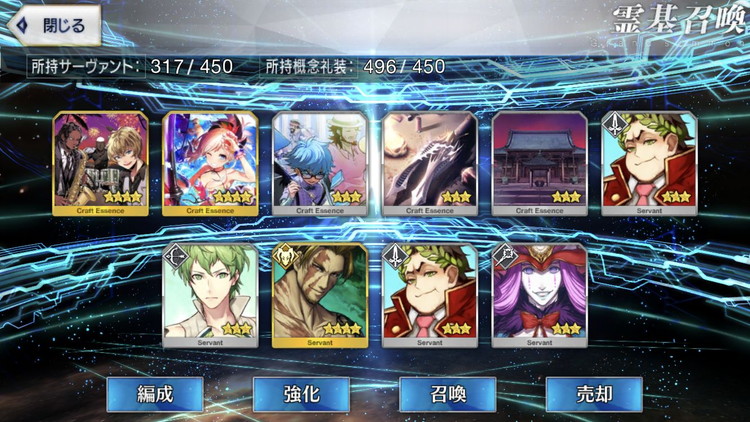Go to the 強化 enhancement screen

tap(301, 393)
